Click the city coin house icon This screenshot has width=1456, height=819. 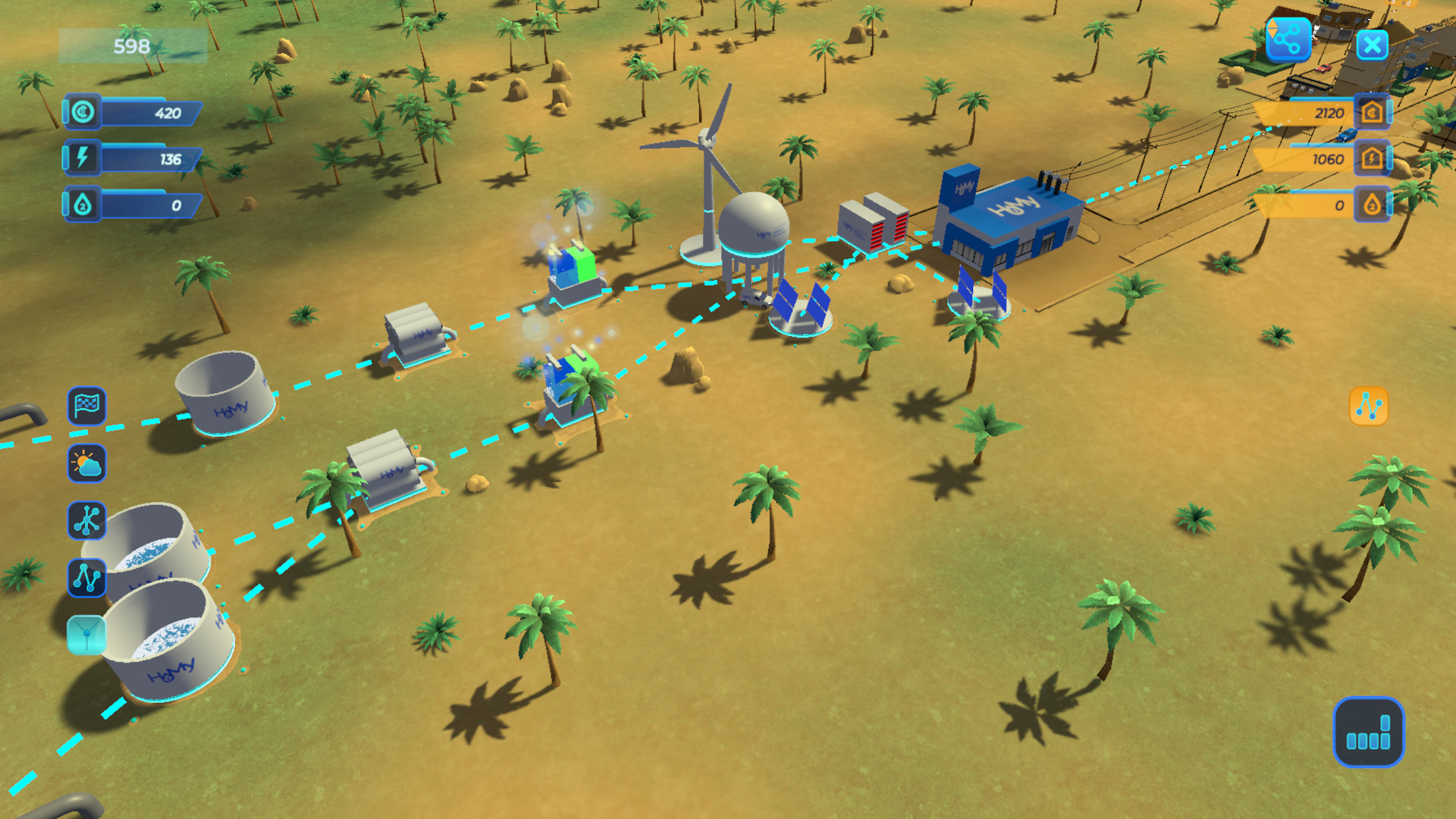pyautogui.click(x=1372, y=112)
